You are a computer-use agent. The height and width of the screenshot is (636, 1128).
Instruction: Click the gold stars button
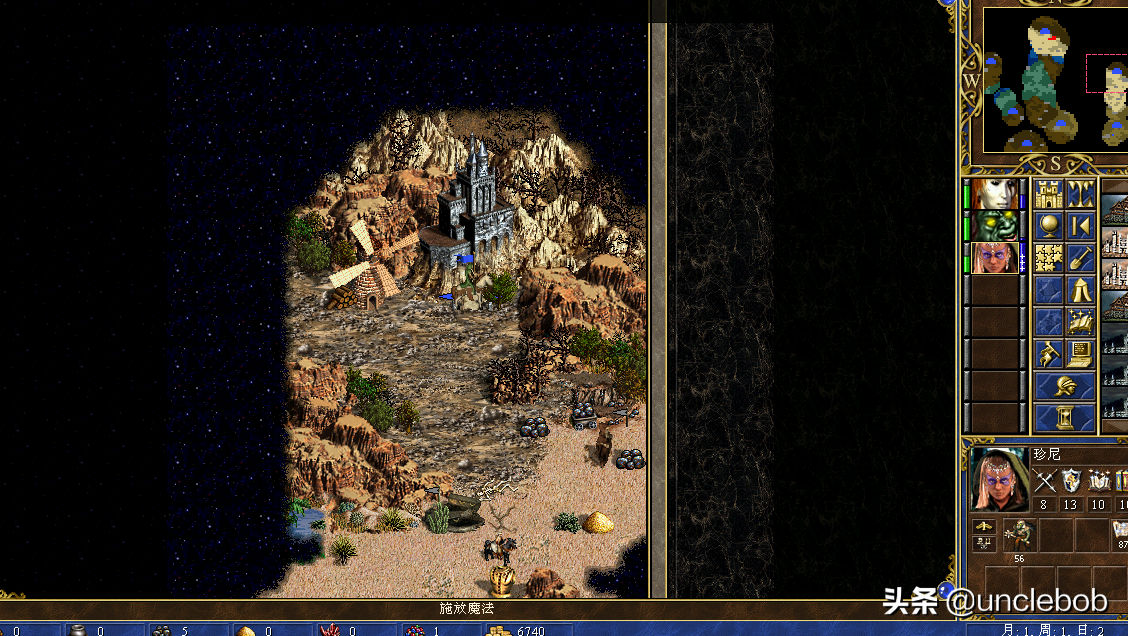pos(1049,258)
